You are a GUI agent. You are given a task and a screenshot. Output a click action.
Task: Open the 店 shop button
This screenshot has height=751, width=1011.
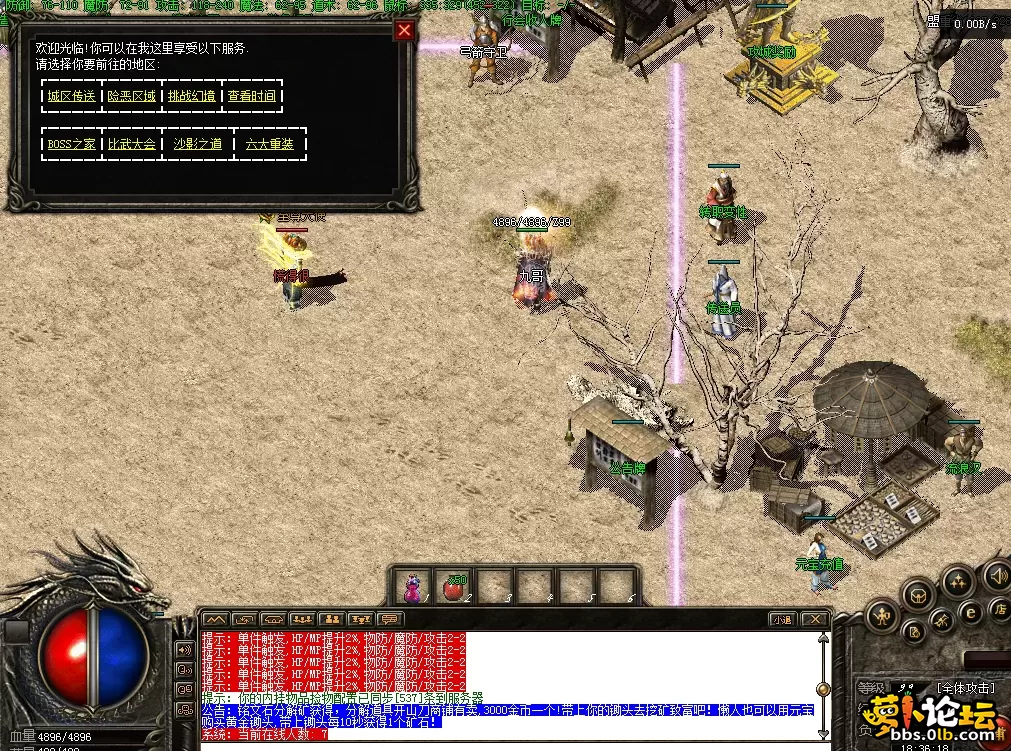pos(998,608)
